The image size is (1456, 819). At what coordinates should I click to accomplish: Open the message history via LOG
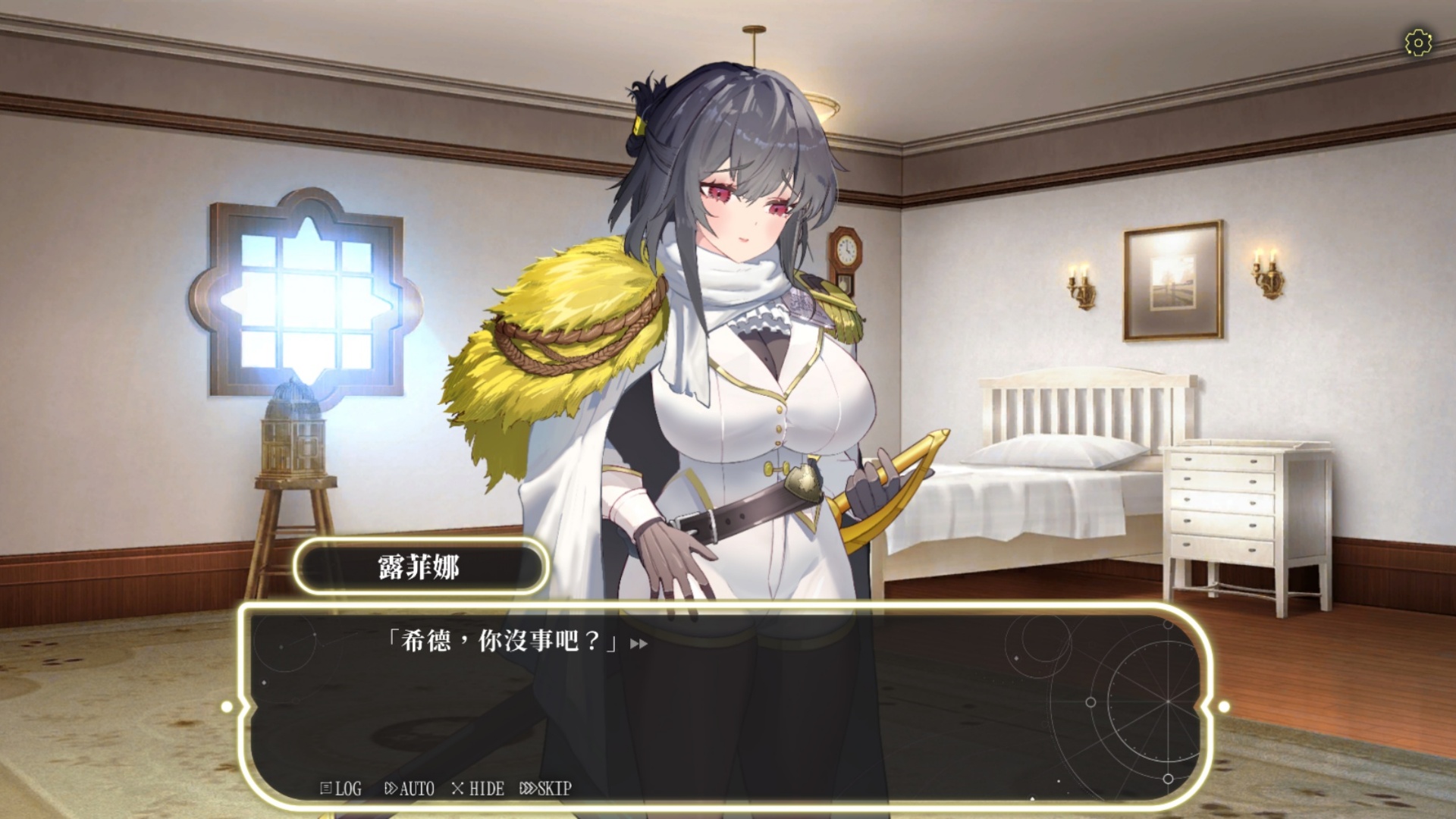(x=338, y=789)
